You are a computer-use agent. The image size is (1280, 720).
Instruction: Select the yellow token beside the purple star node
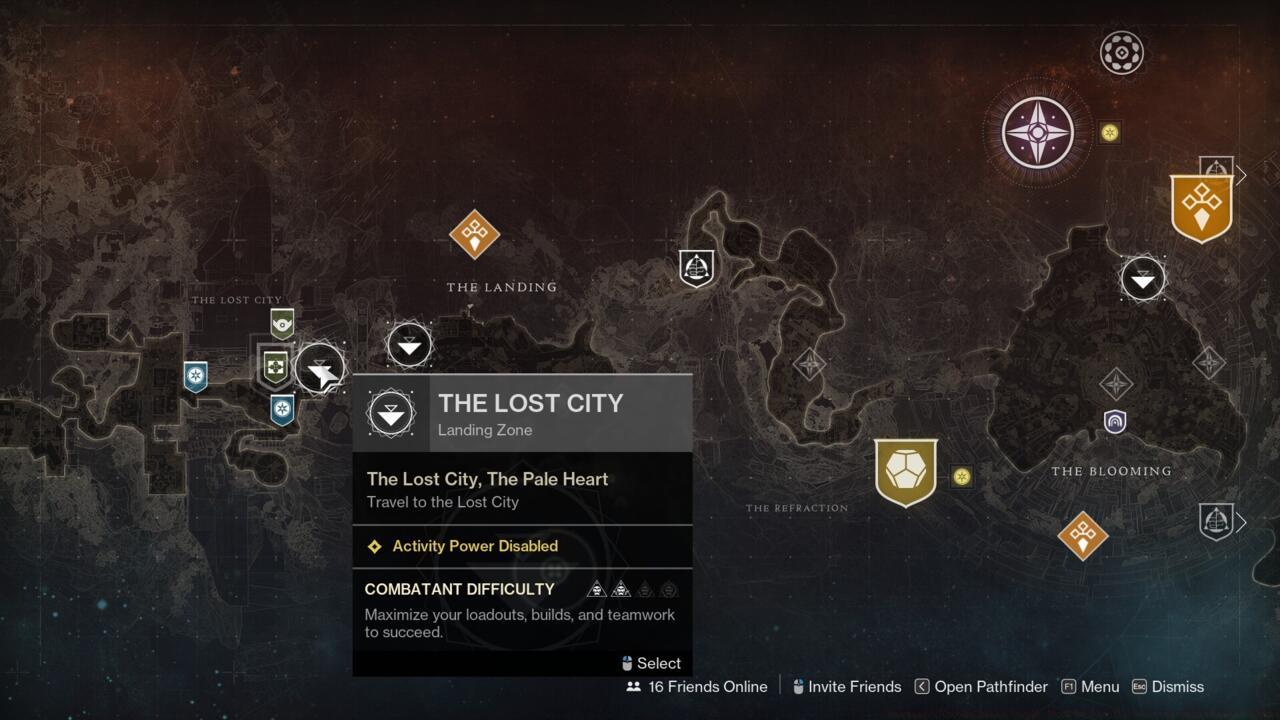[1109, 132]
